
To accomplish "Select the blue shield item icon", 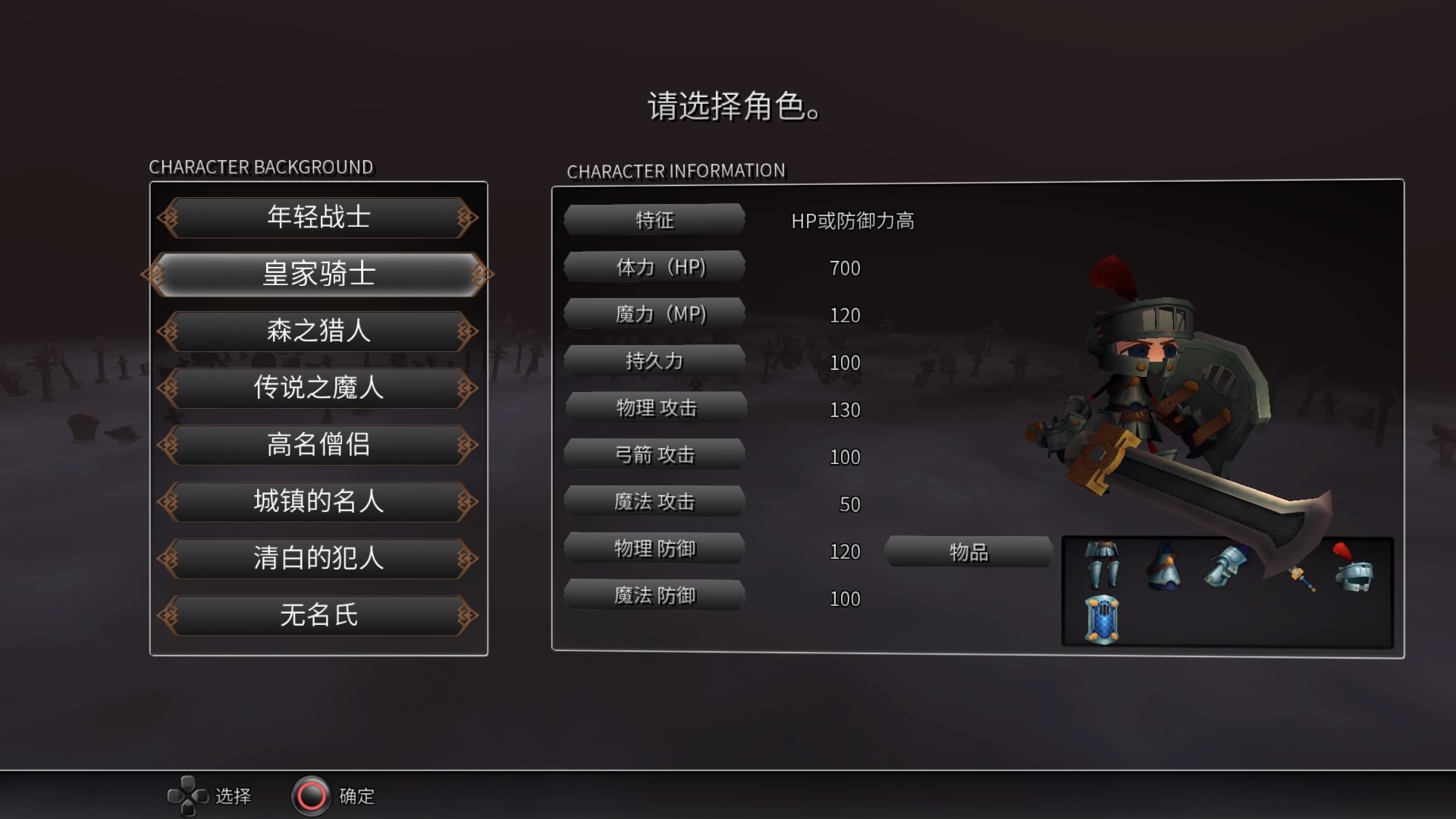I will coord(1102,620).
